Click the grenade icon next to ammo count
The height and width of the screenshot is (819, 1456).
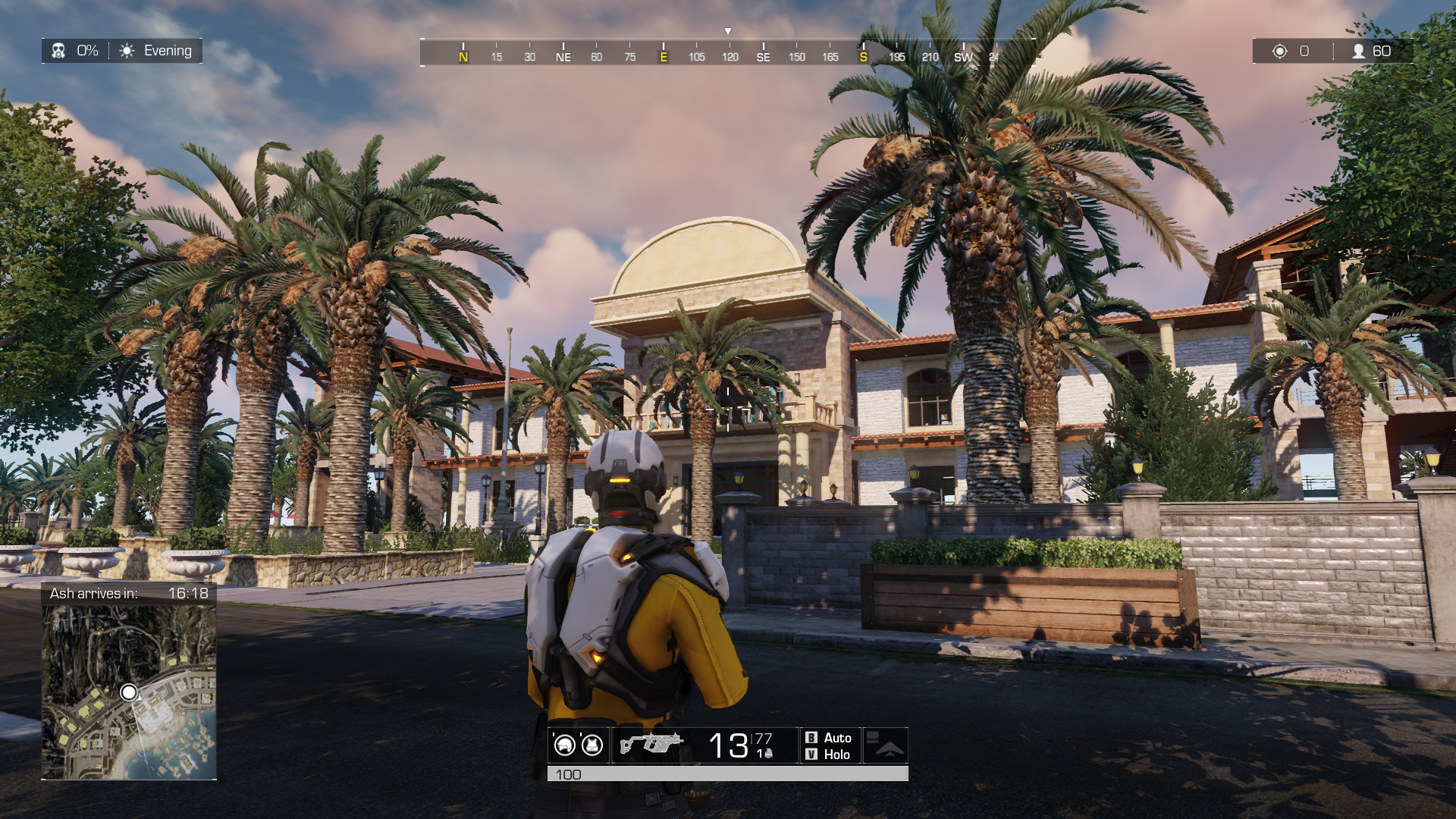click(x=769, y=755)
